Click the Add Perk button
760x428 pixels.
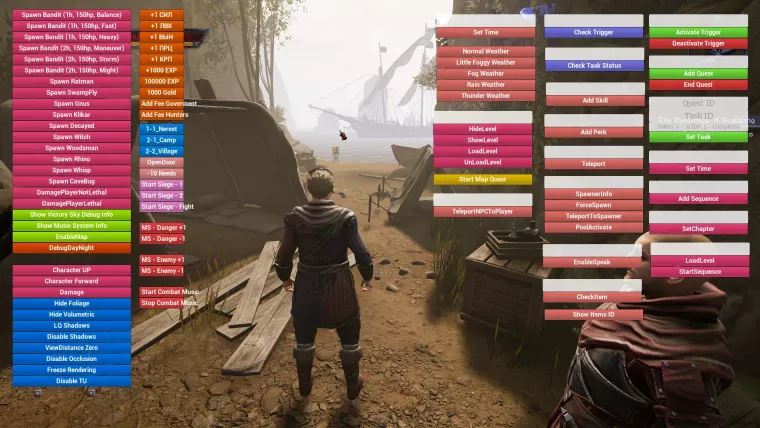(594, 132)
